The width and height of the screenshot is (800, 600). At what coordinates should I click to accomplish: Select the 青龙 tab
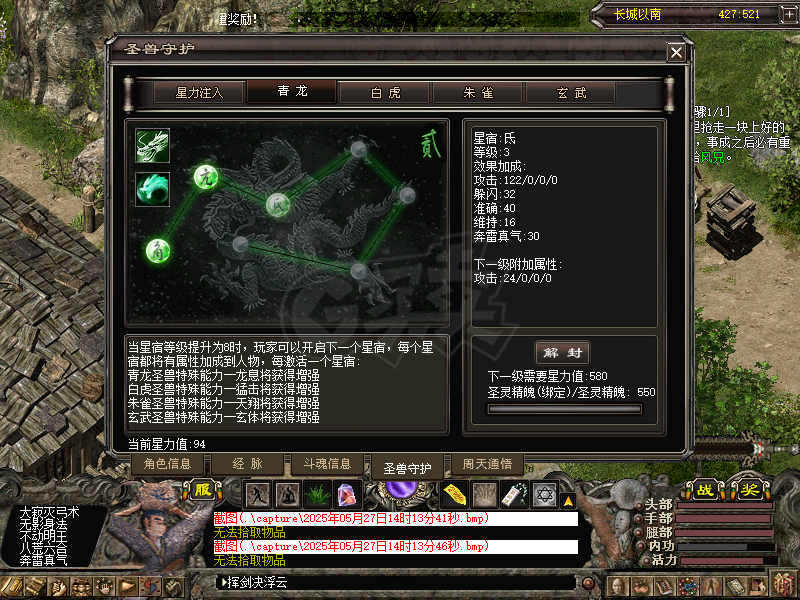[x=292, y=92]
